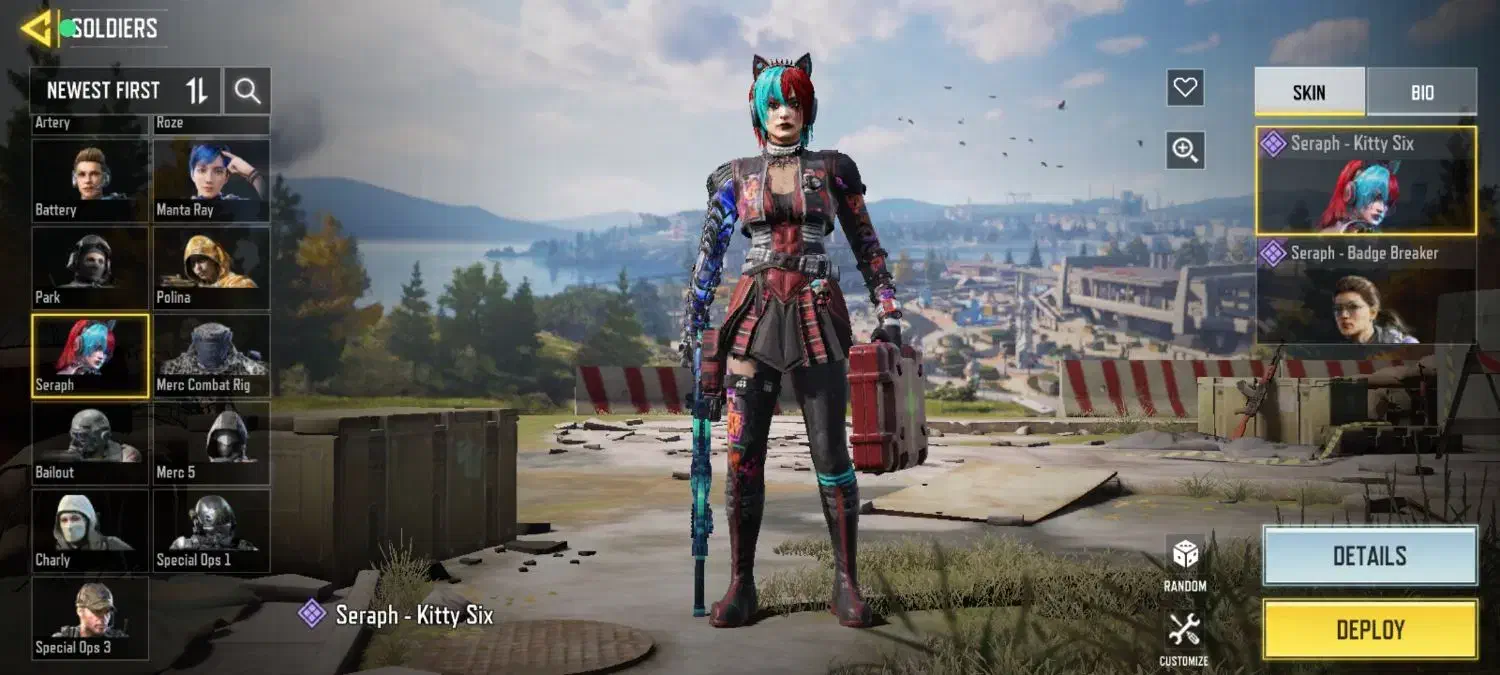This screenshot has width=1500, height=675.
Task: Select the Seraph - Badge Breaker skin
Action: 1366,291
